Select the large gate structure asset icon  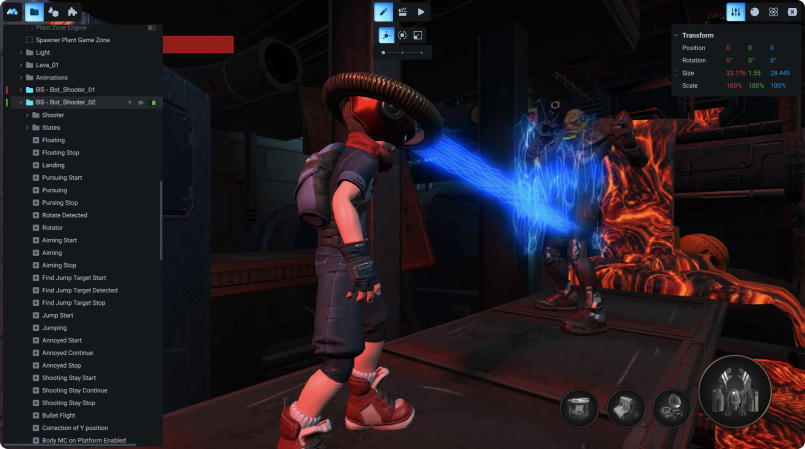pos(735,390)
